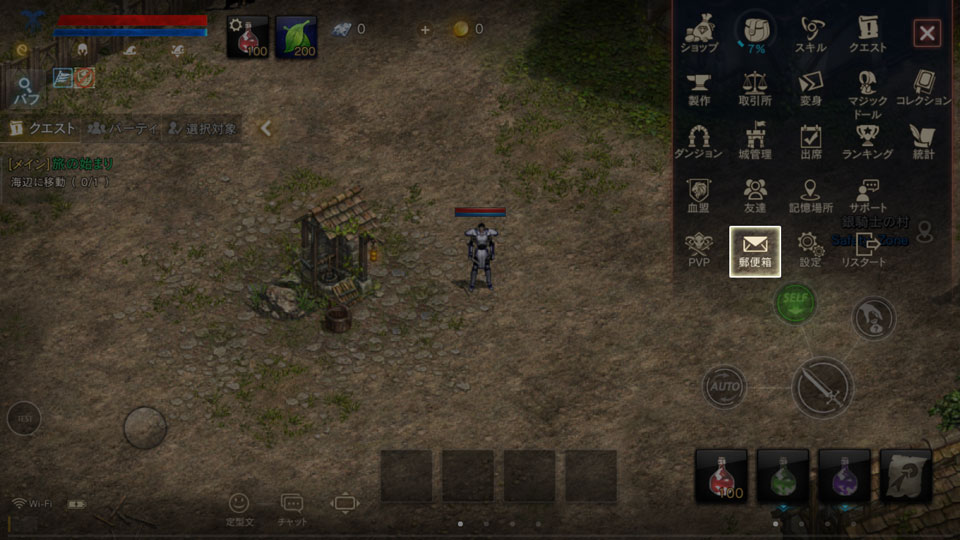Viewport: 960px width, 540px height.
Task: Open the 設定 settings gear
Action: [x=810, y=249]
